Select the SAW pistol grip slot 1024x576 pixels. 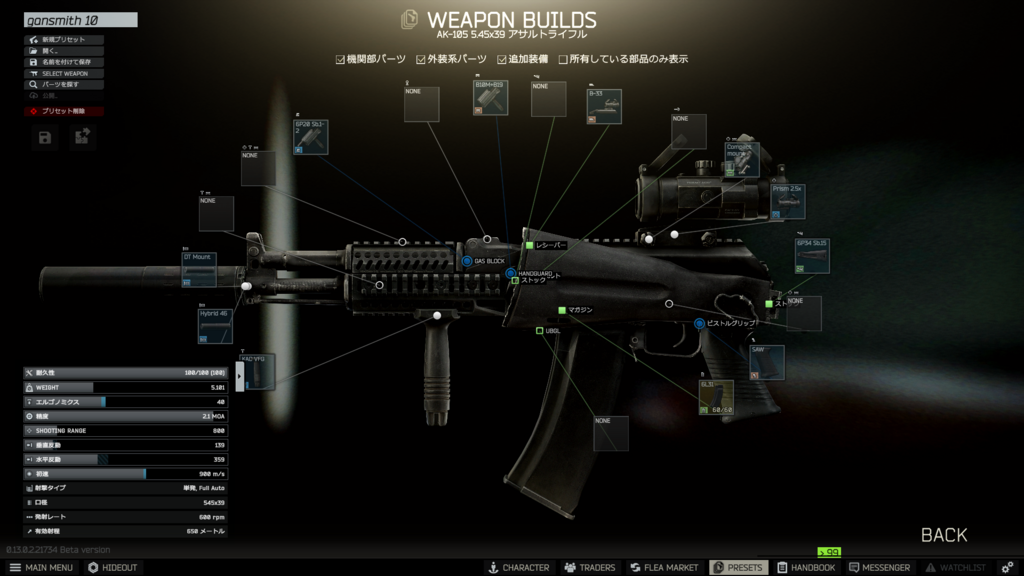coord(767,362)
